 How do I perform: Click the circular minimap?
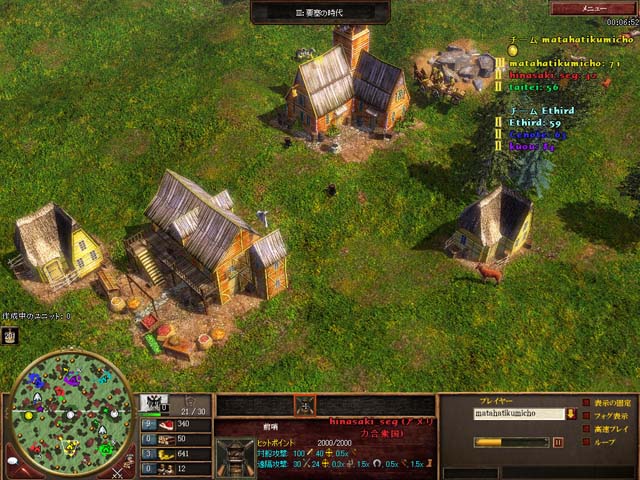69,411
